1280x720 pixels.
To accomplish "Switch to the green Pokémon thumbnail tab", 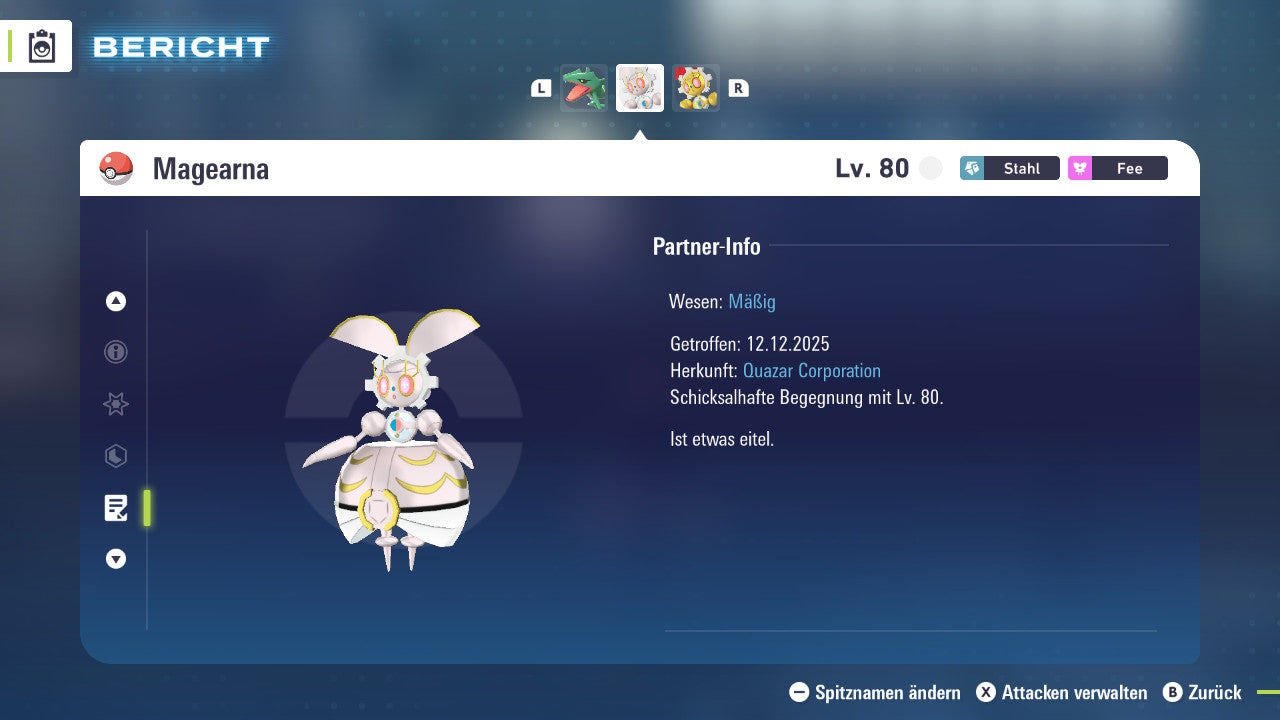I will tap(583, 87).
